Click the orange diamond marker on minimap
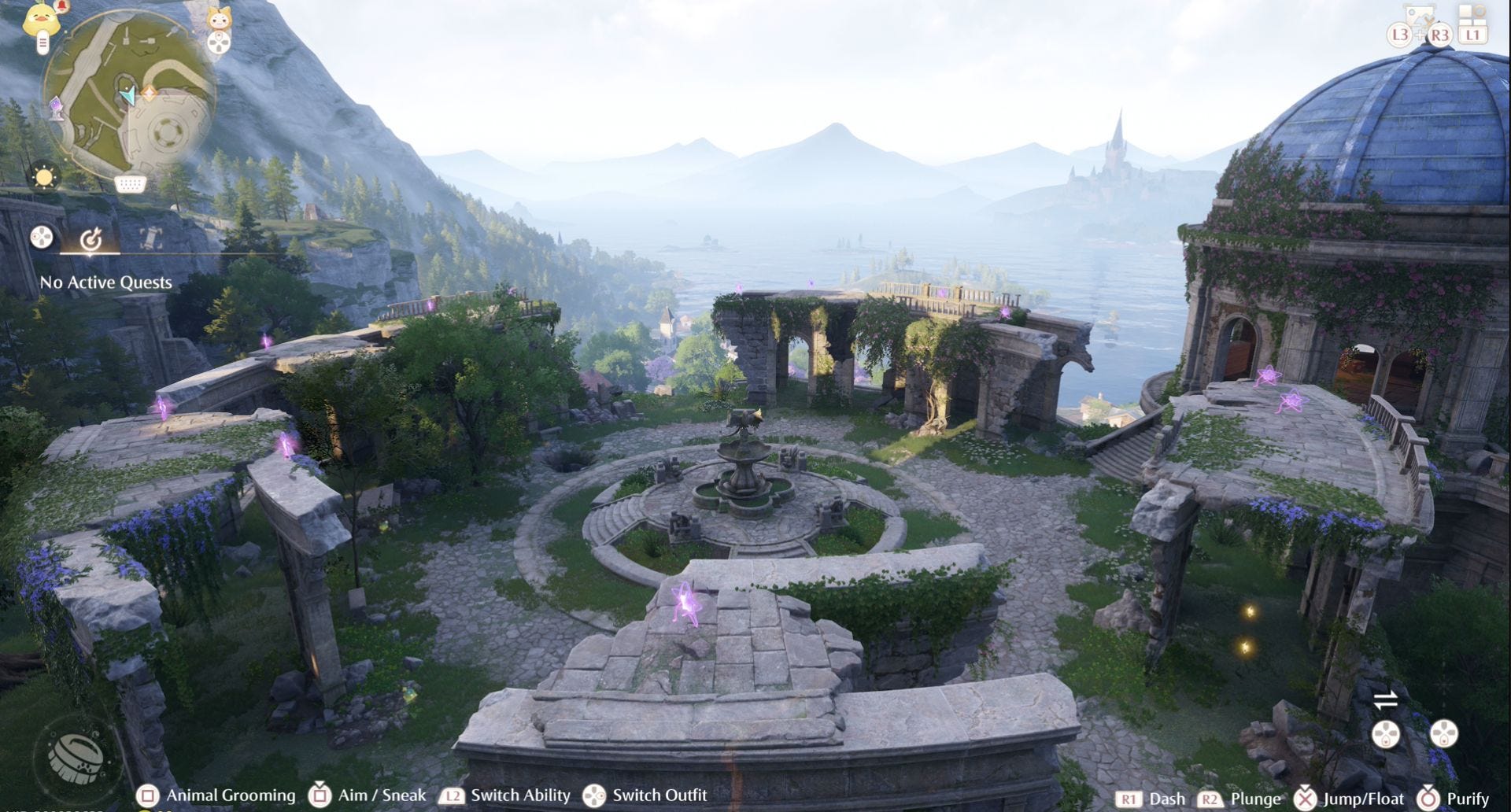This screenshot has height=812, width=1511. point(149,93)
